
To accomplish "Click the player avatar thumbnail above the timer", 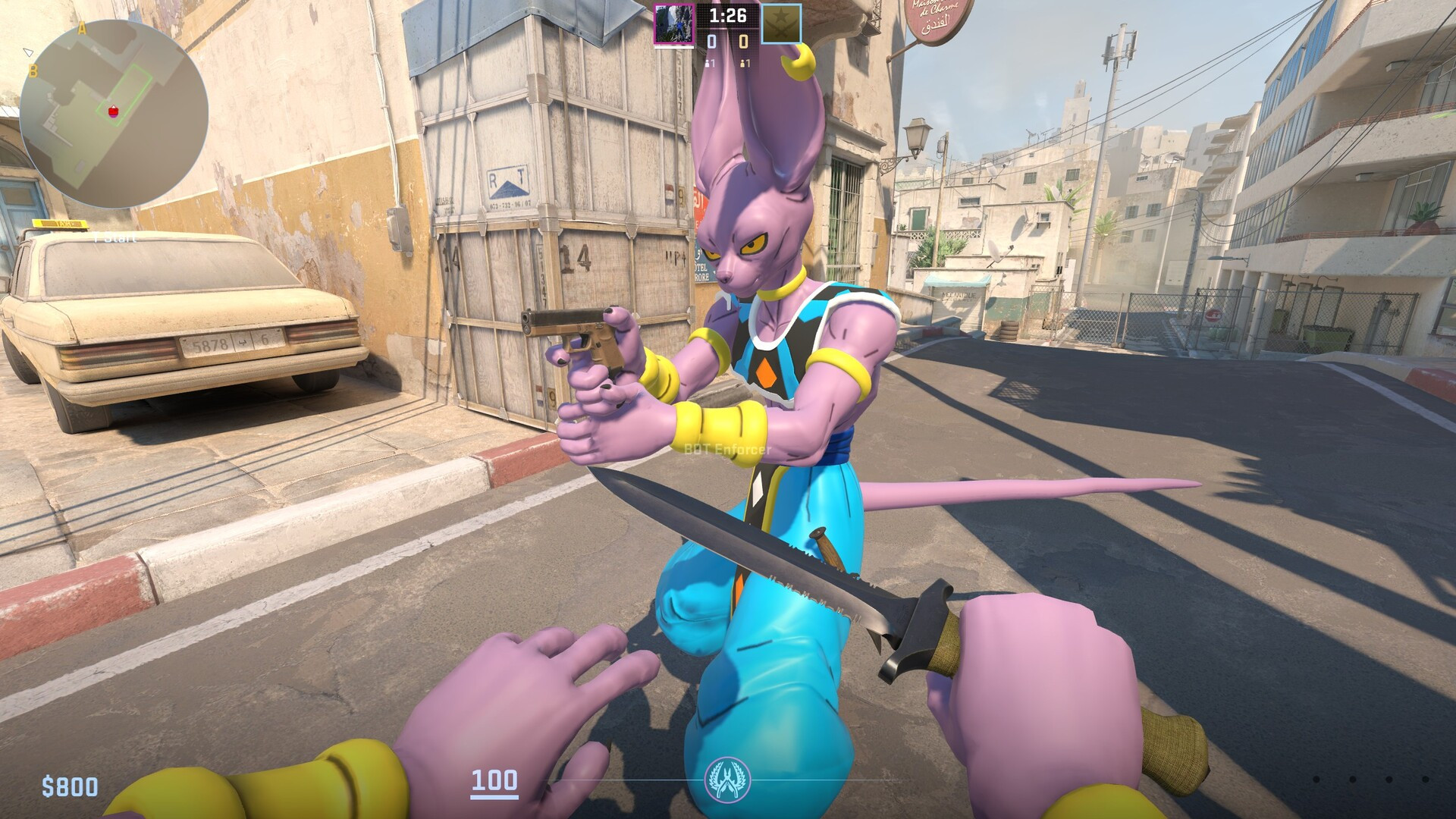I will [674, 23].
